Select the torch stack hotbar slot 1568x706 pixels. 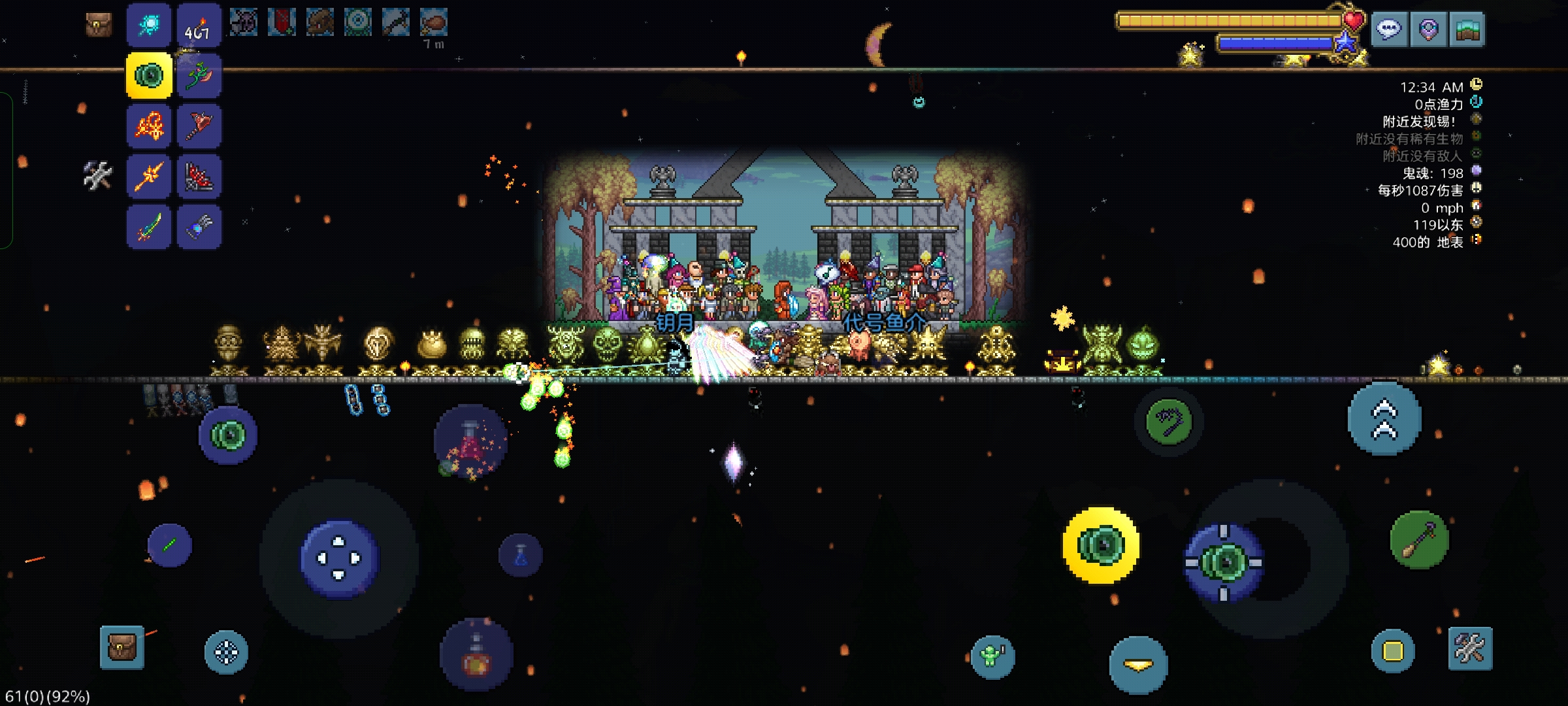[199, 25]
